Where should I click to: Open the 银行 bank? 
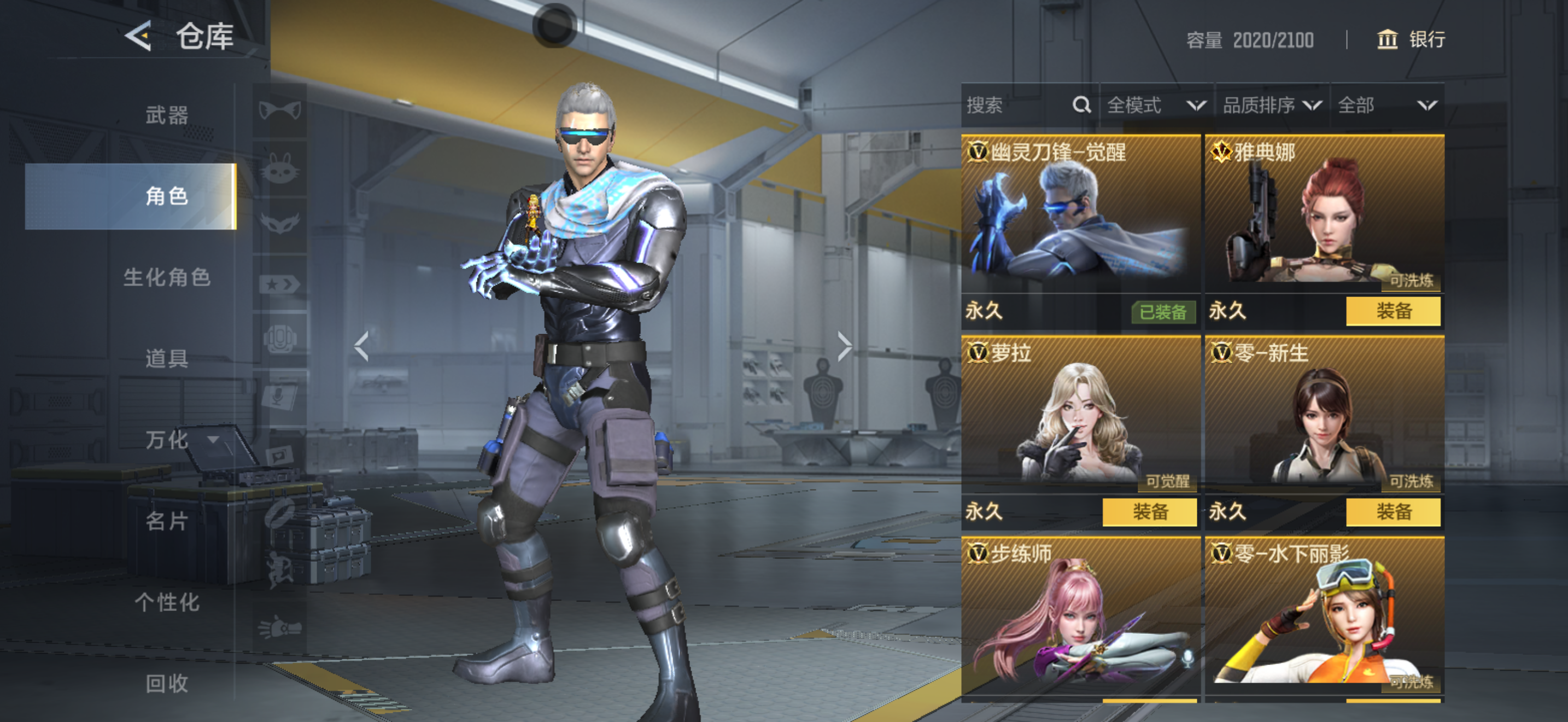tap(1411, 39)
